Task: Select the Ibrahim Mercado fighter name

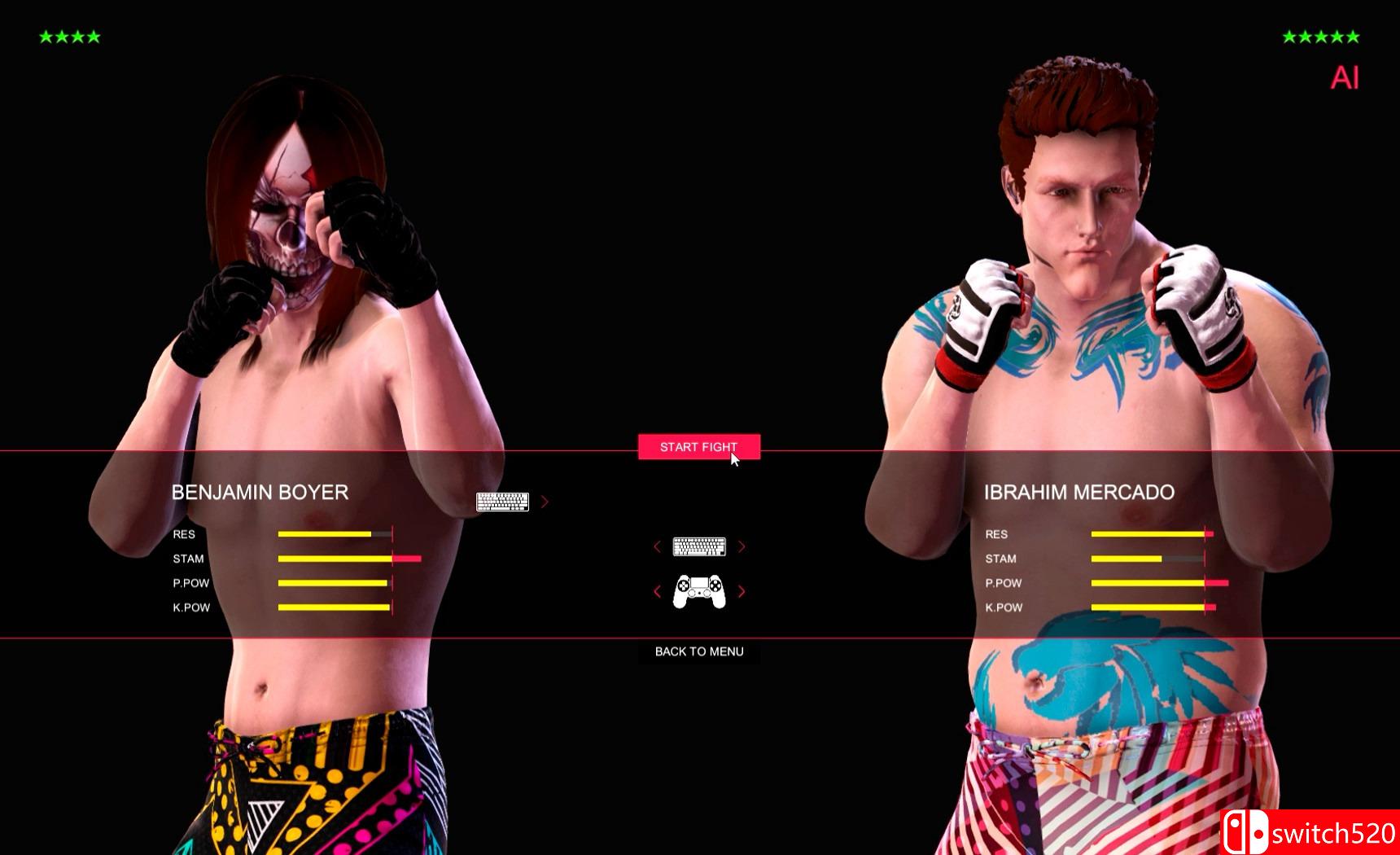Action: click(x=1080, y=493)
